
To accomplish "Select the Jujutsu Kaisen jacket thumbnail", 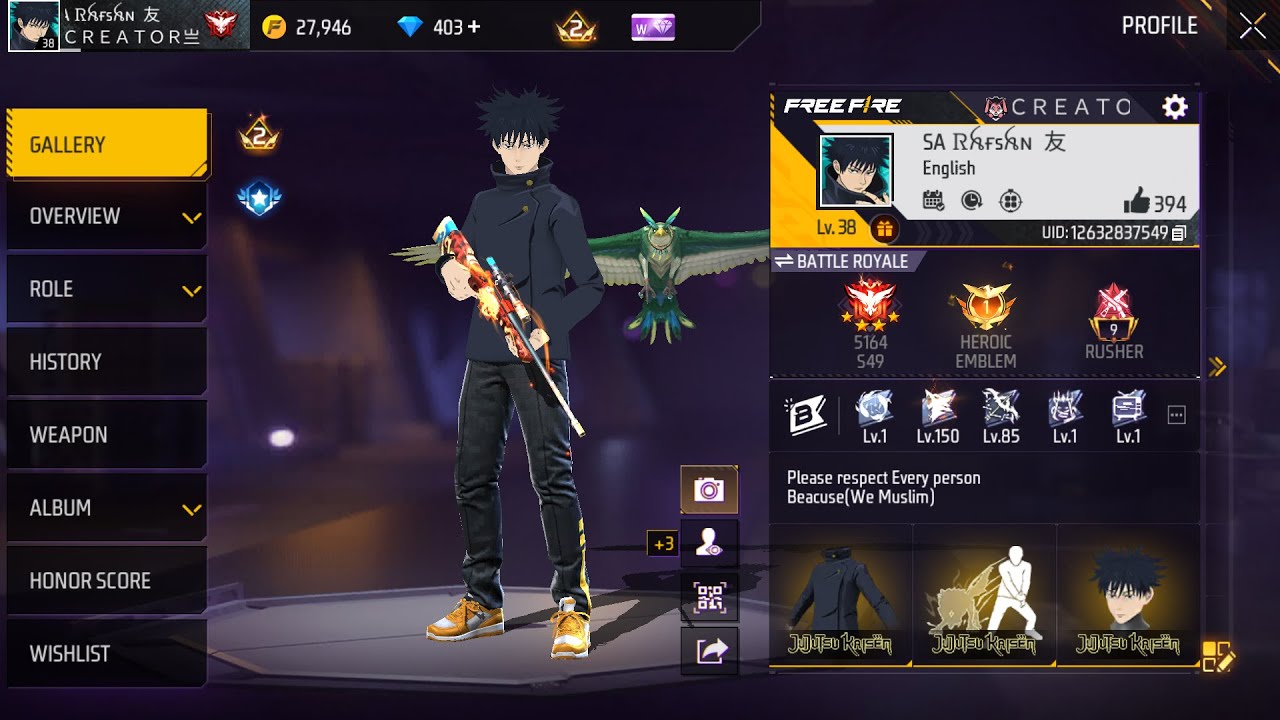I will (840, 595).
